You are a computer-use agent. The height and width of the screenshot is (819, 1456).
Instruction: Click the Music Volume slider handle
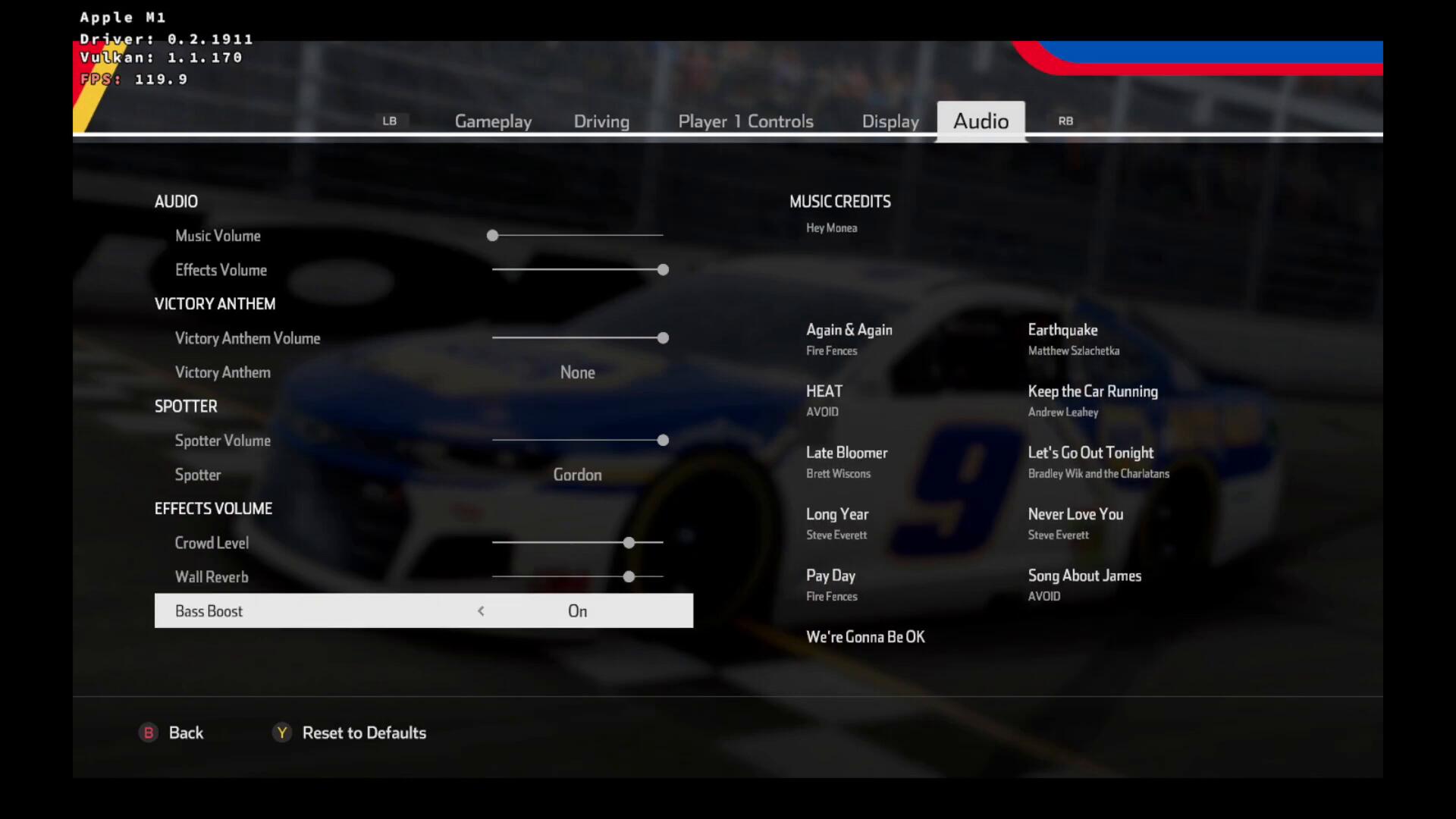click(493, 236)
